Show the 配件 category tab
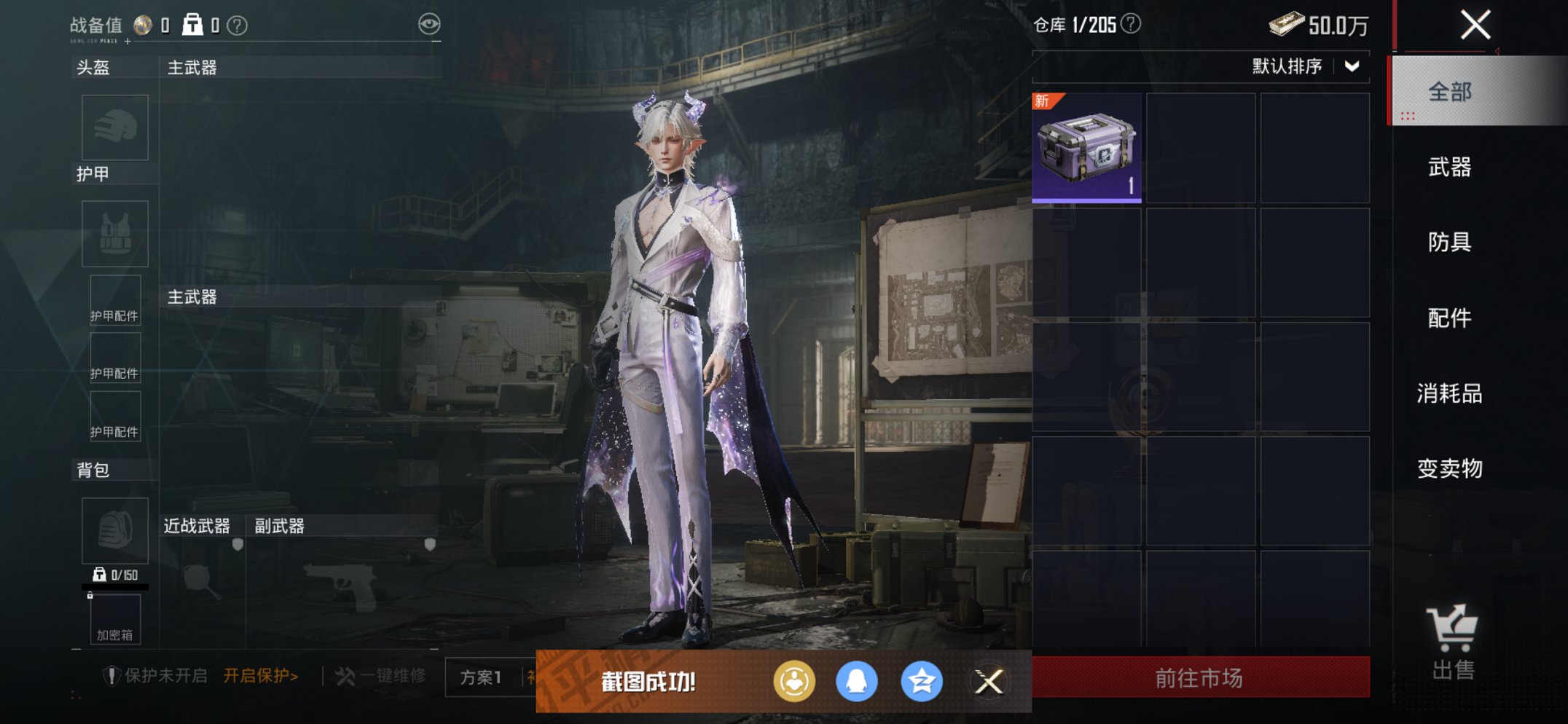 click(1450, 318)
